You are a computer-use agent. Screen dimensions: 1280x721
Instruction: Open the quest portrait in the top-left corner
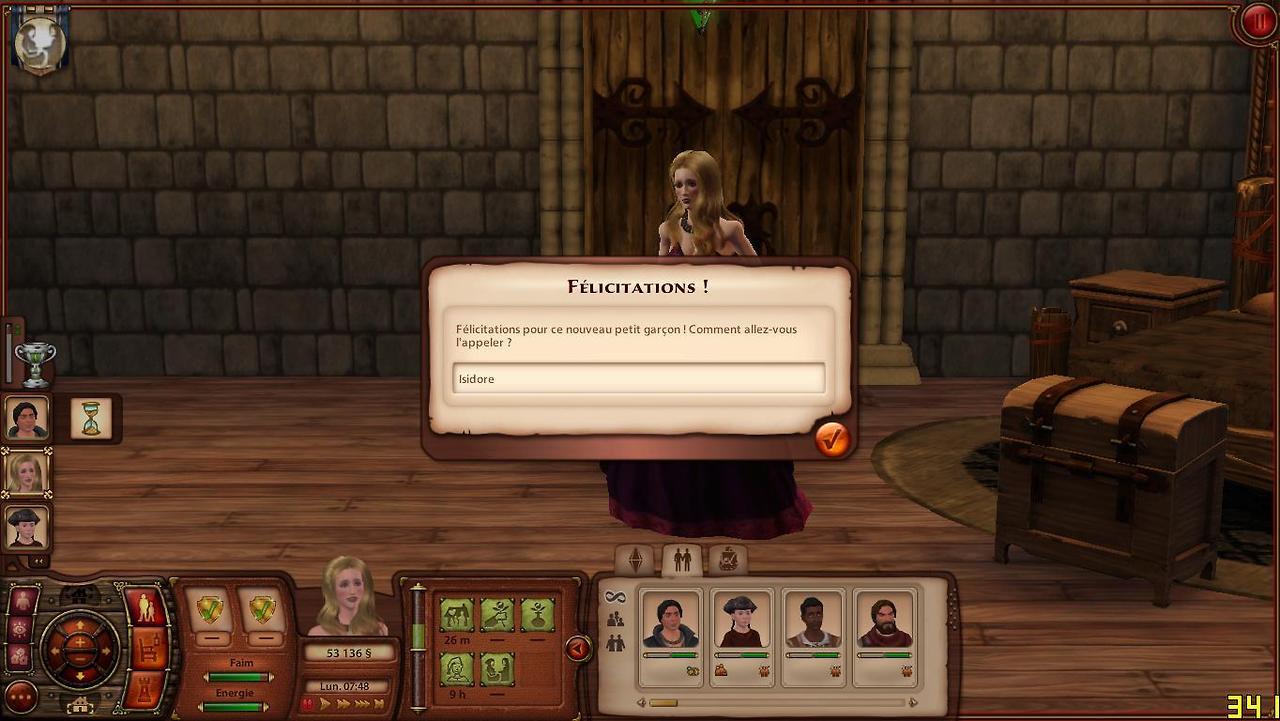point(40,42)
